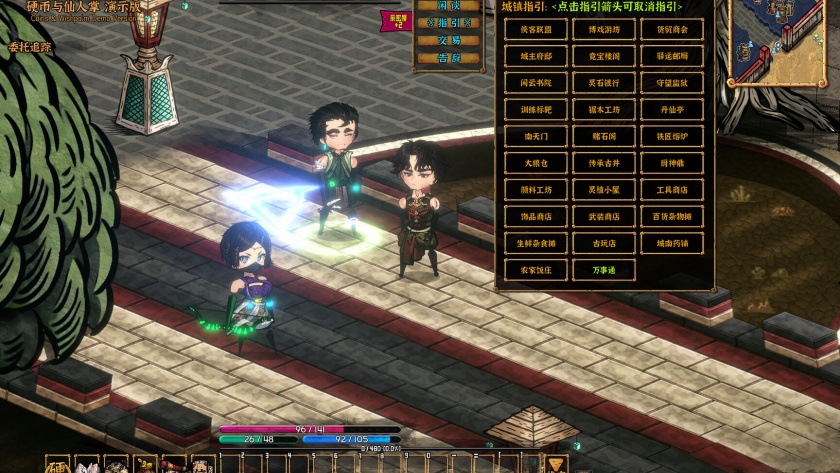Click the 万事通 entry
Image resolution: width=840 pixels, height=473 pixels.
[x=603, y=270]
